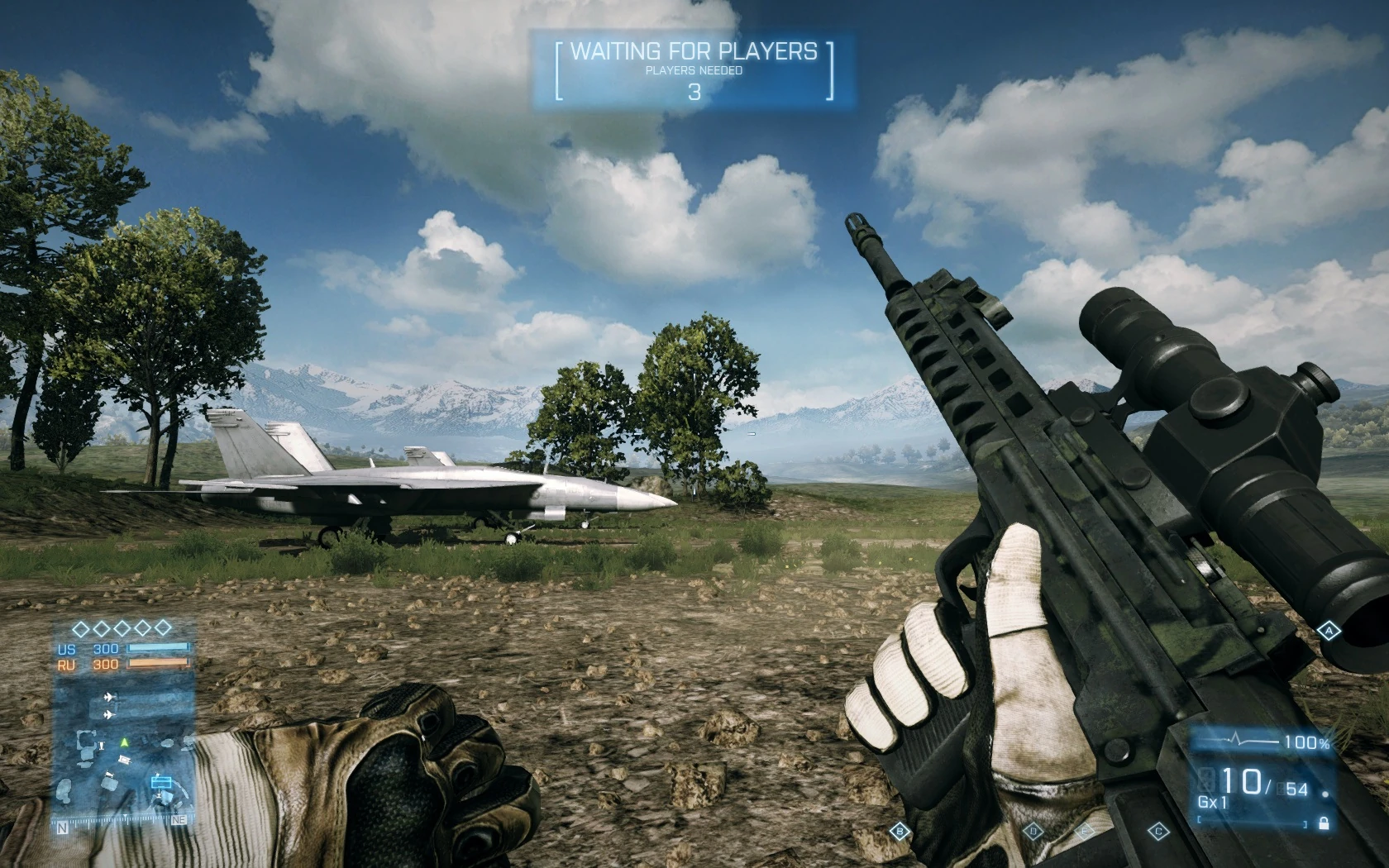Image resolution: width=1389 pixels, height=868 pixels.
Task: Click the N marker on the compass strip
Action: coord(63,826)
